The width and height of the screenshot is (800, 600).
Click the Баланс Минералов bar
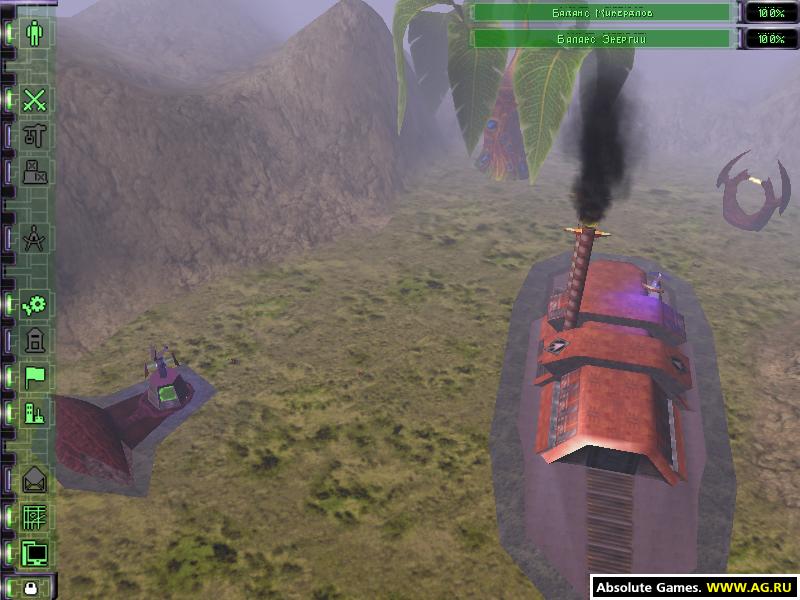click(x=601, y=13)
